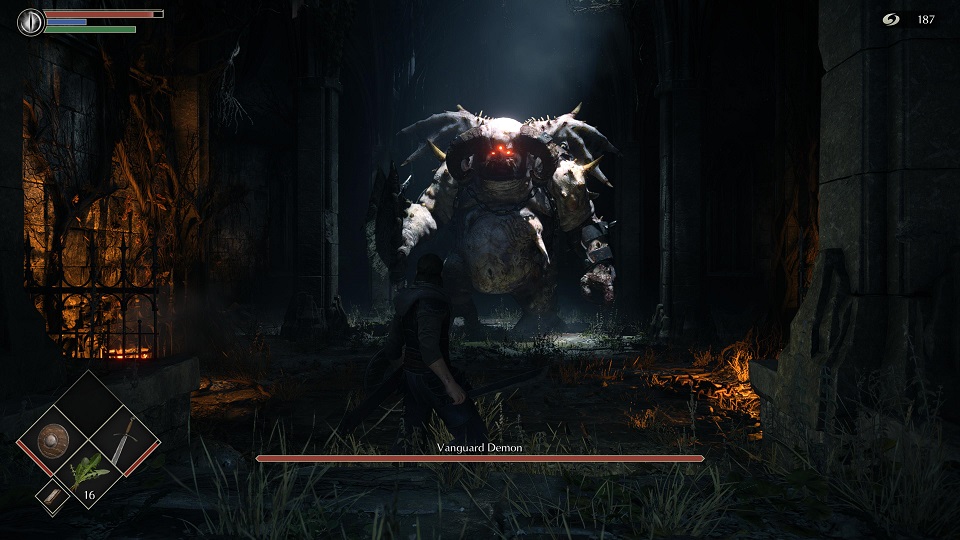This screenshot has width=960, height=540.
Task: Click the souls counter icon
Action: pos(891,19)
